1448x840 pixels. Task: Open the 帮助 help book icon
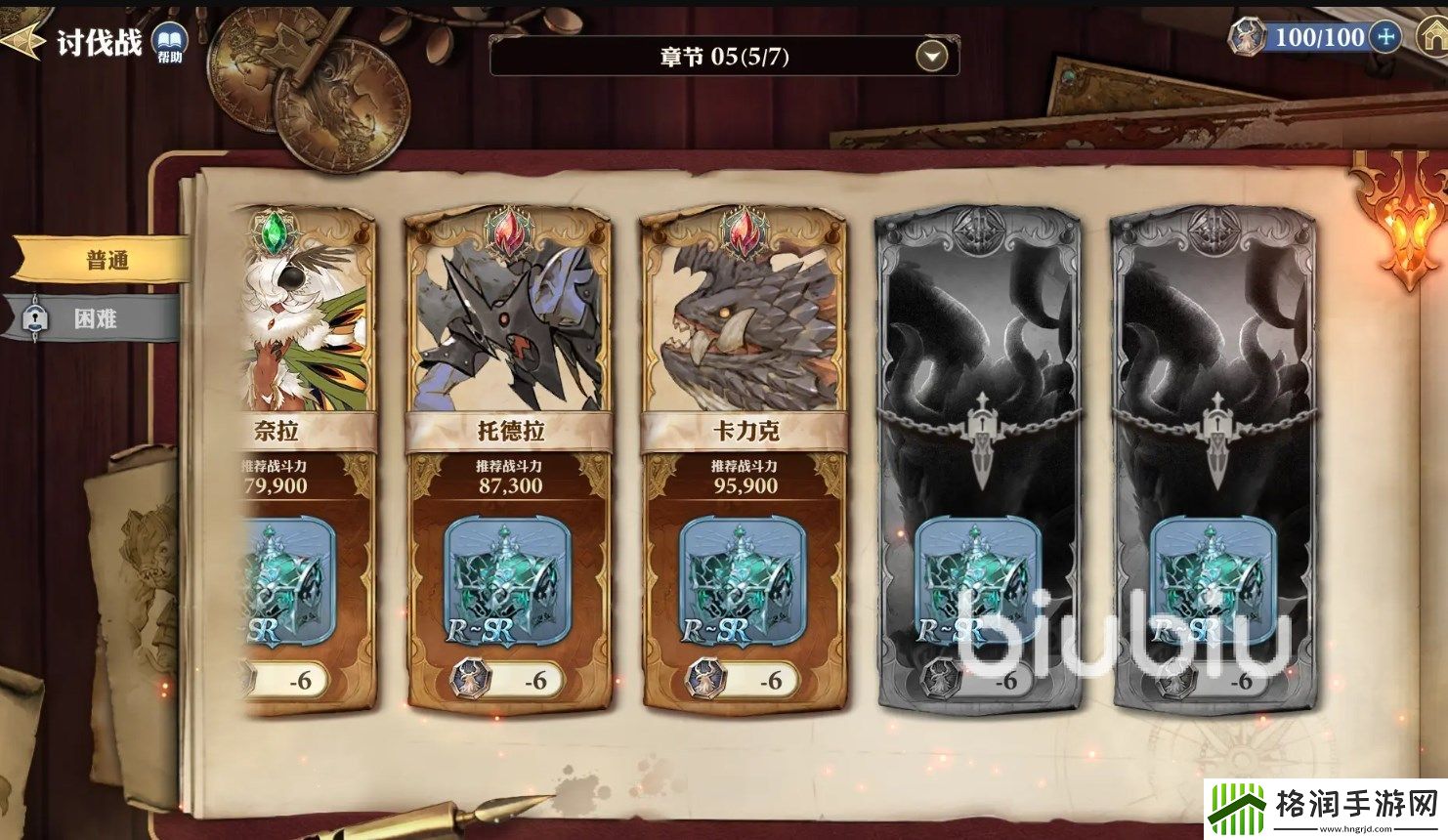169,43
